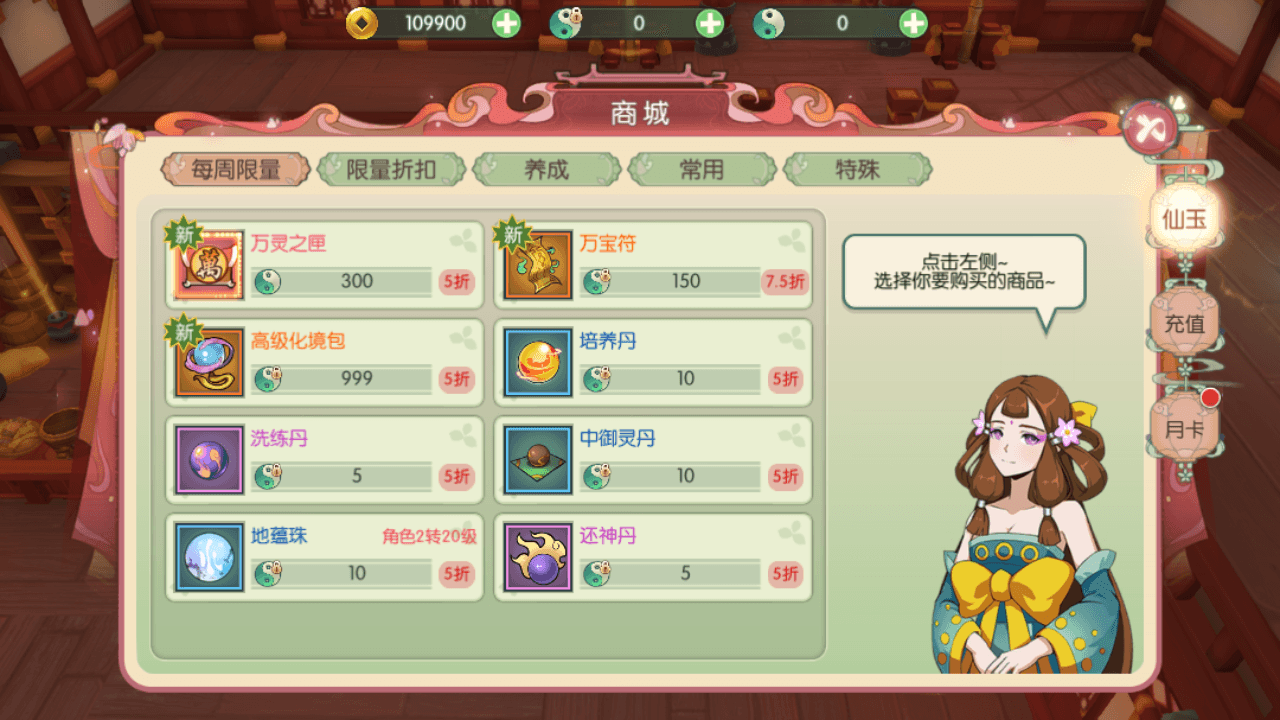Click the 7.5折 discount badge on 万宝符
This screenshot has width=1280, height=720.
[x=785, y=282]
